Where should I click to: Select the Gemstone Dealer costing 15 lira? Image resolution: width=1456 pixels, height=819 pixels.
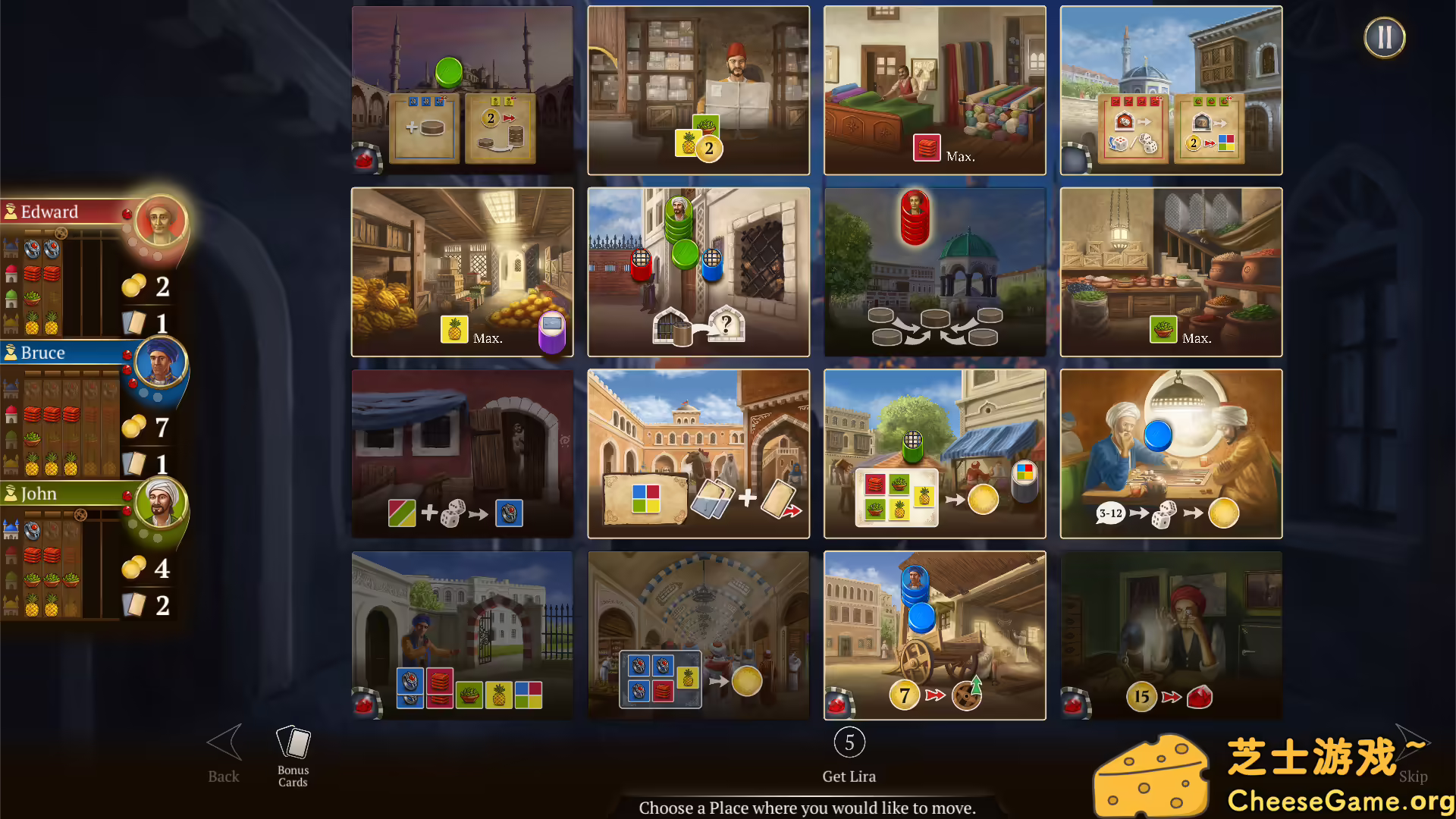(1171, 636)
